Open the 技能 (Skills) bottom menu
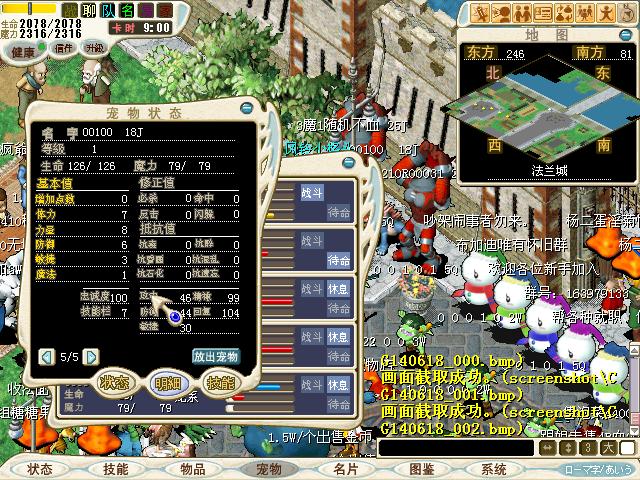Image resolution: width=640 pixels, height=480 pixels. 115,469
